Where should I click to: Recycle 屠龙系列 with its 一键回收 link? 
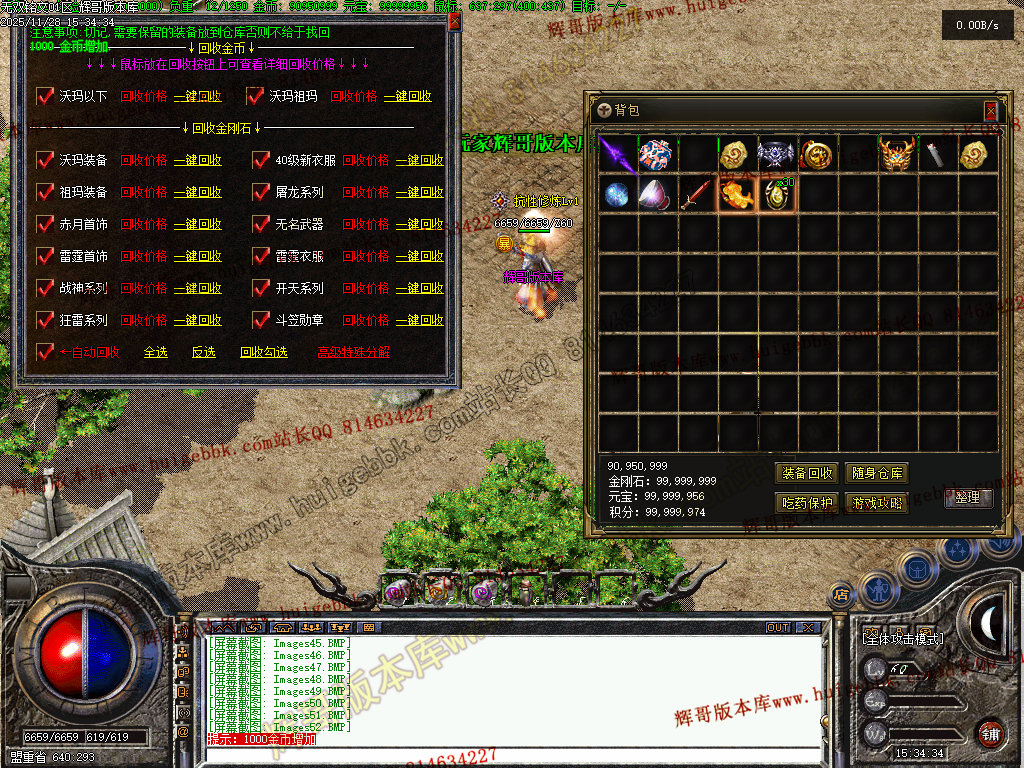[x=419, y=192]
